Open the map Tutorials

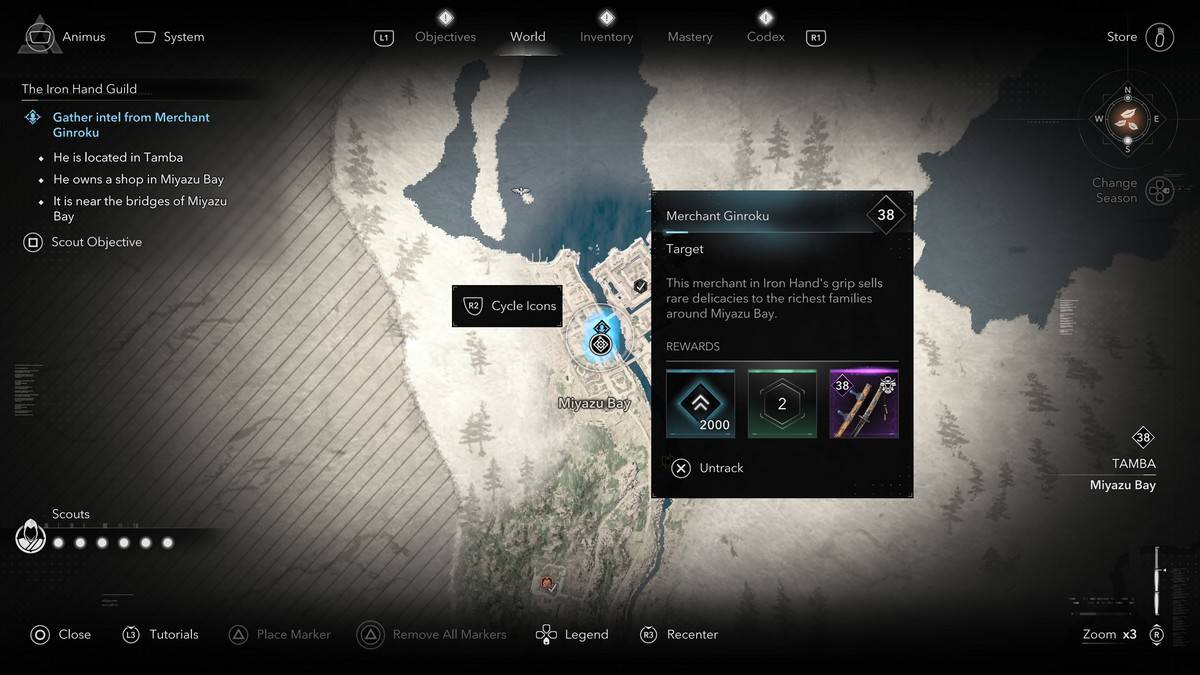point(161,634)
